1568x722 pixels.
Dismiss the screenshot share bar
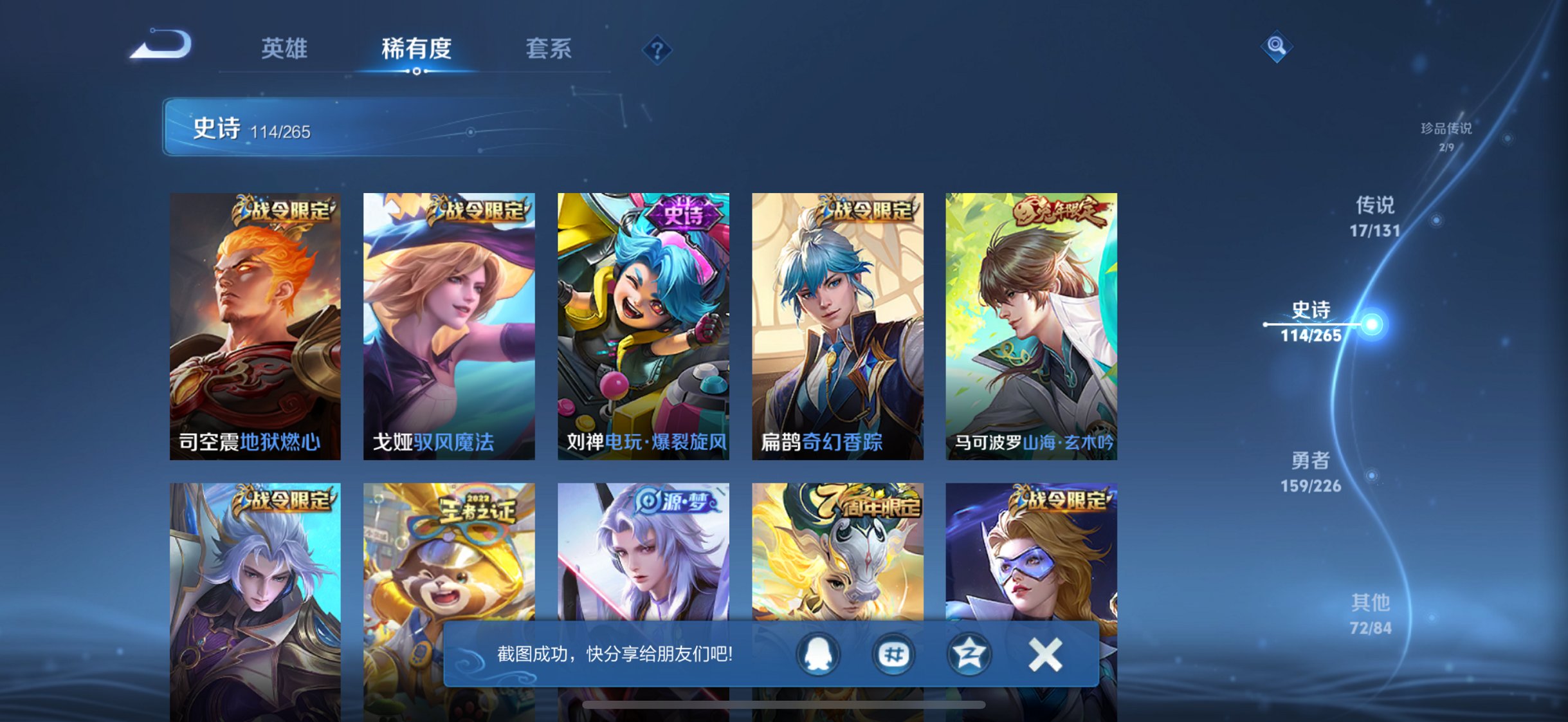[x=1046, y=654]
